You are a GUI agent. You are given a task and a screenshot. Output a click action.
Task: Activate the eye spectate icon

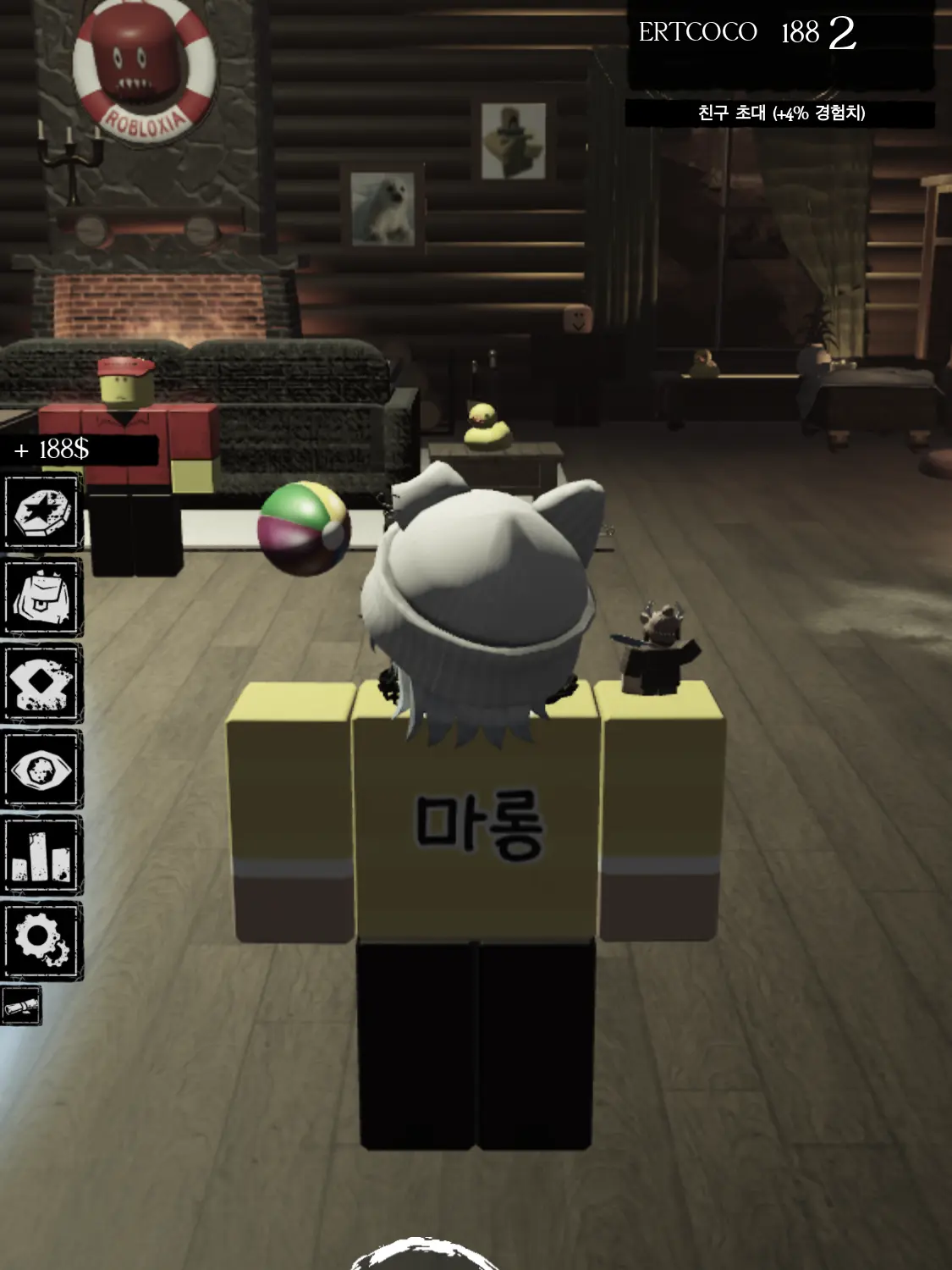(42, 770)
